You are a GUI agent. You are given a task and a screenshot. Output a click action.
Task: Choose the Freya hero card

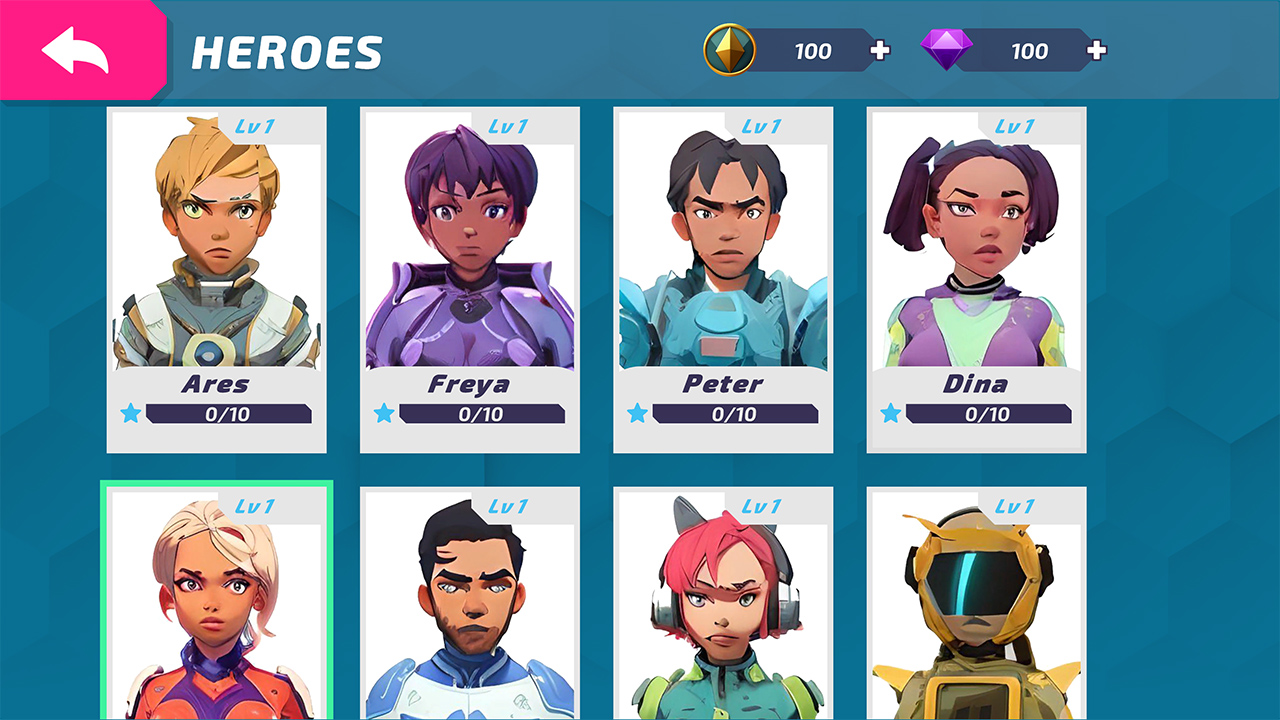click(470, 280)
